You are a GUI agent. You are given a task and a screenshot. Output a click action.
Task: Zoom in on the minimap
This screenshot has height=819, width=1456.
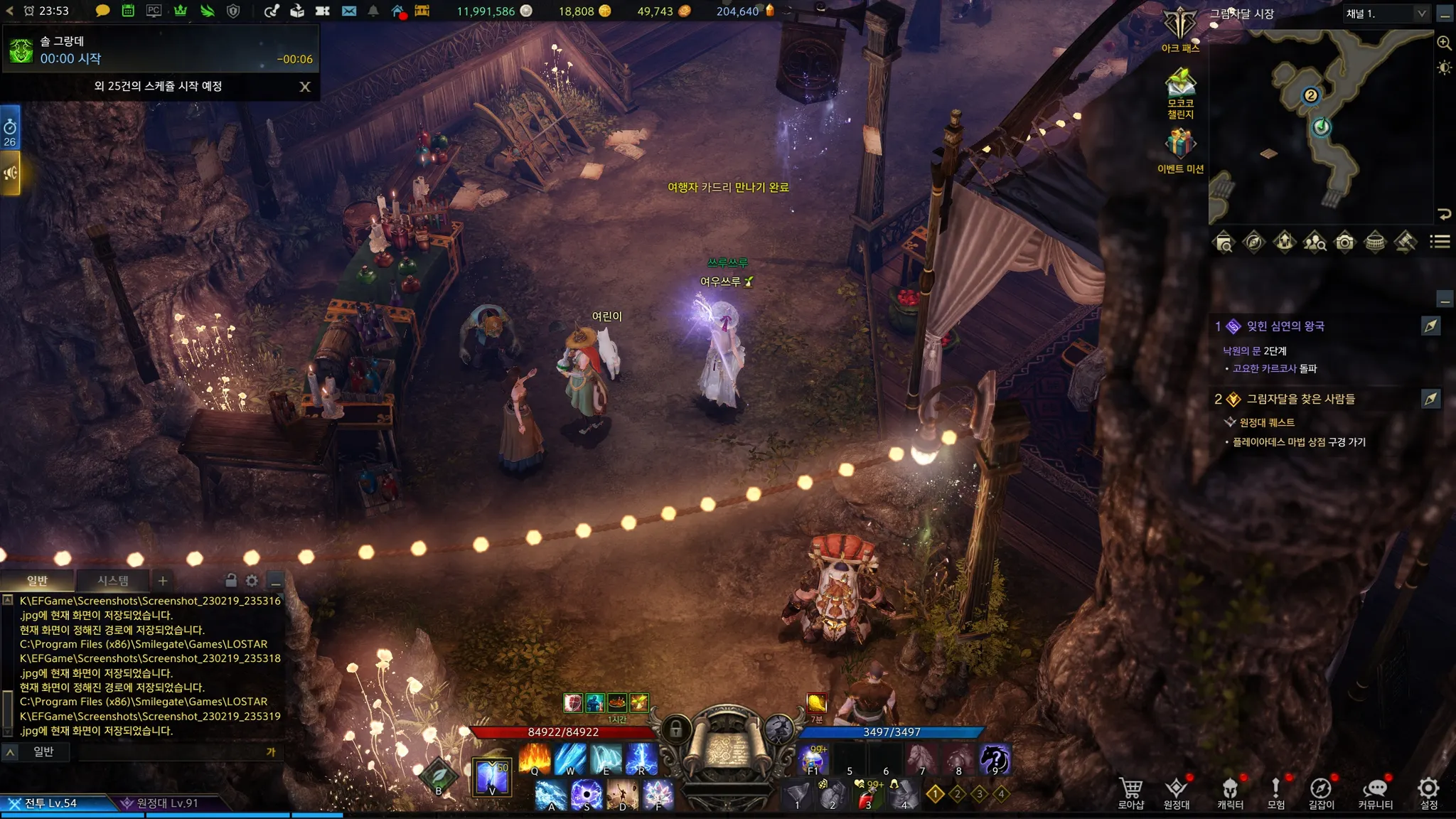click(1444, 43)
